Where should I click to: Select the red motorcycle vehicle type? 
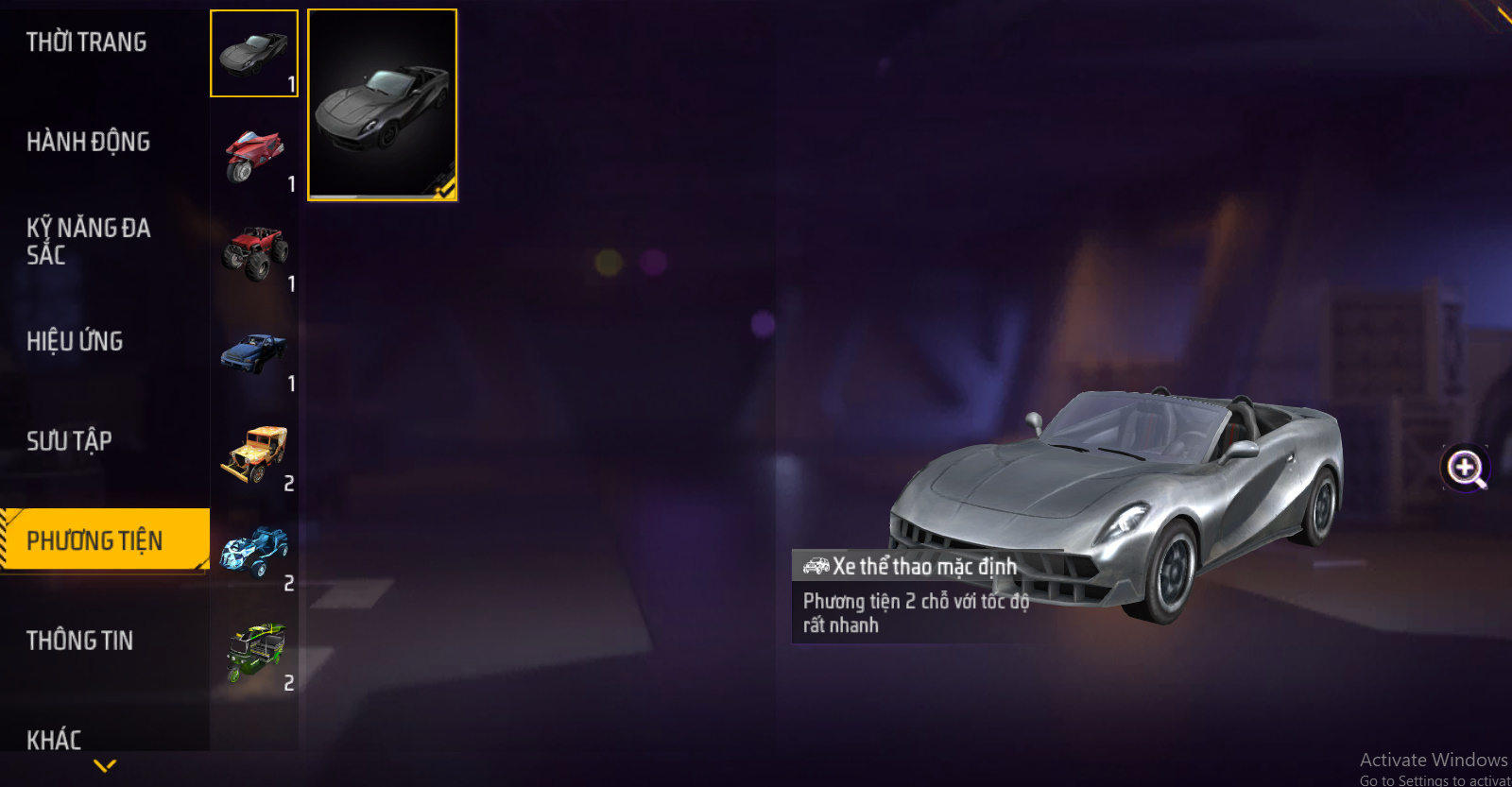coord(253,154)
